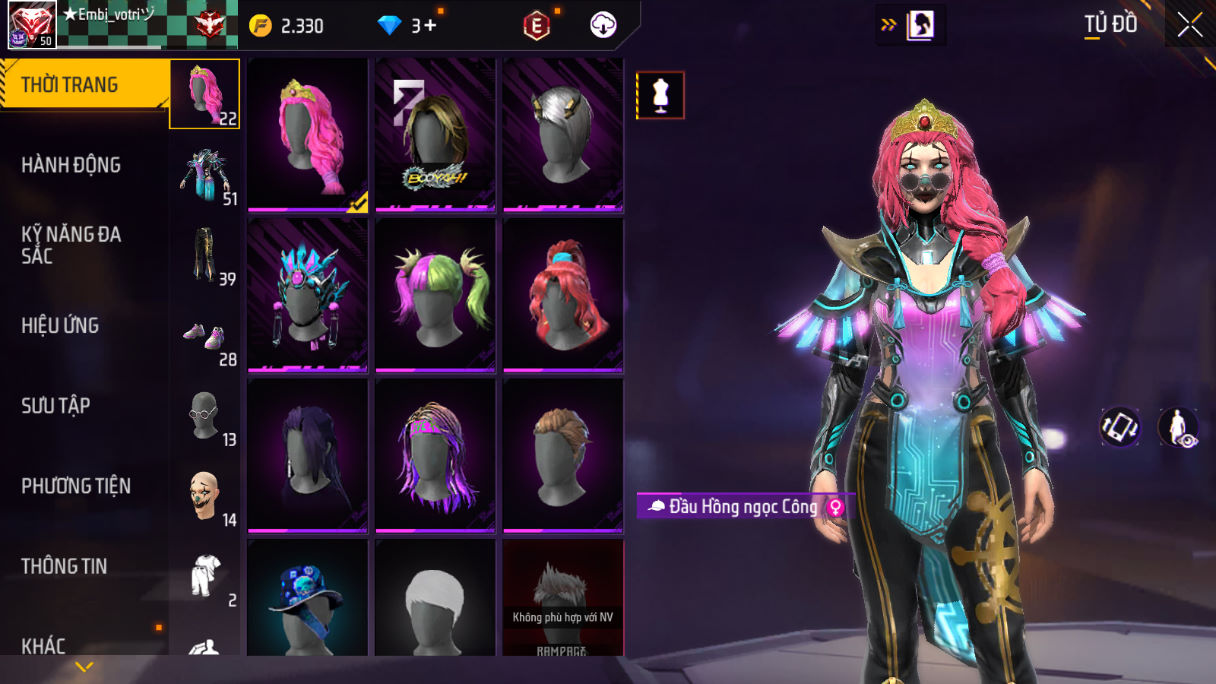The width and height of the screenshot is (1216, 684).
Task: Select the pink hair with gold crown
Action: coord(308,134)
